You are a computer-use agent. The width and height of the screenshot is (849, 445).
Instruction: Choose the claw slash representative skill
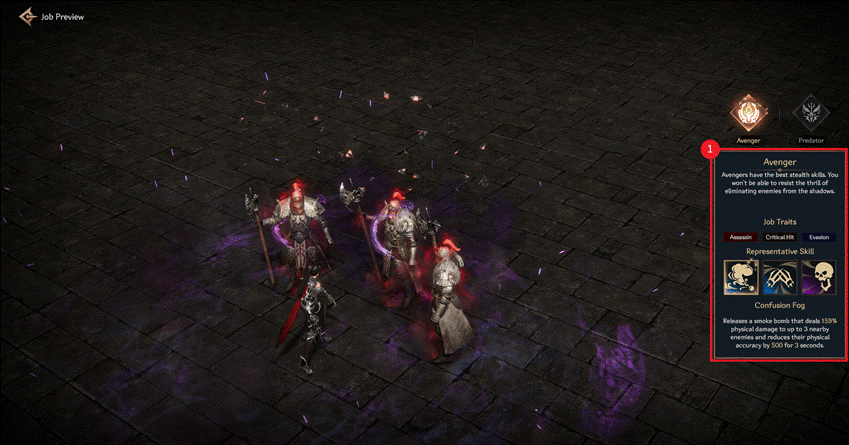(779, 277)
